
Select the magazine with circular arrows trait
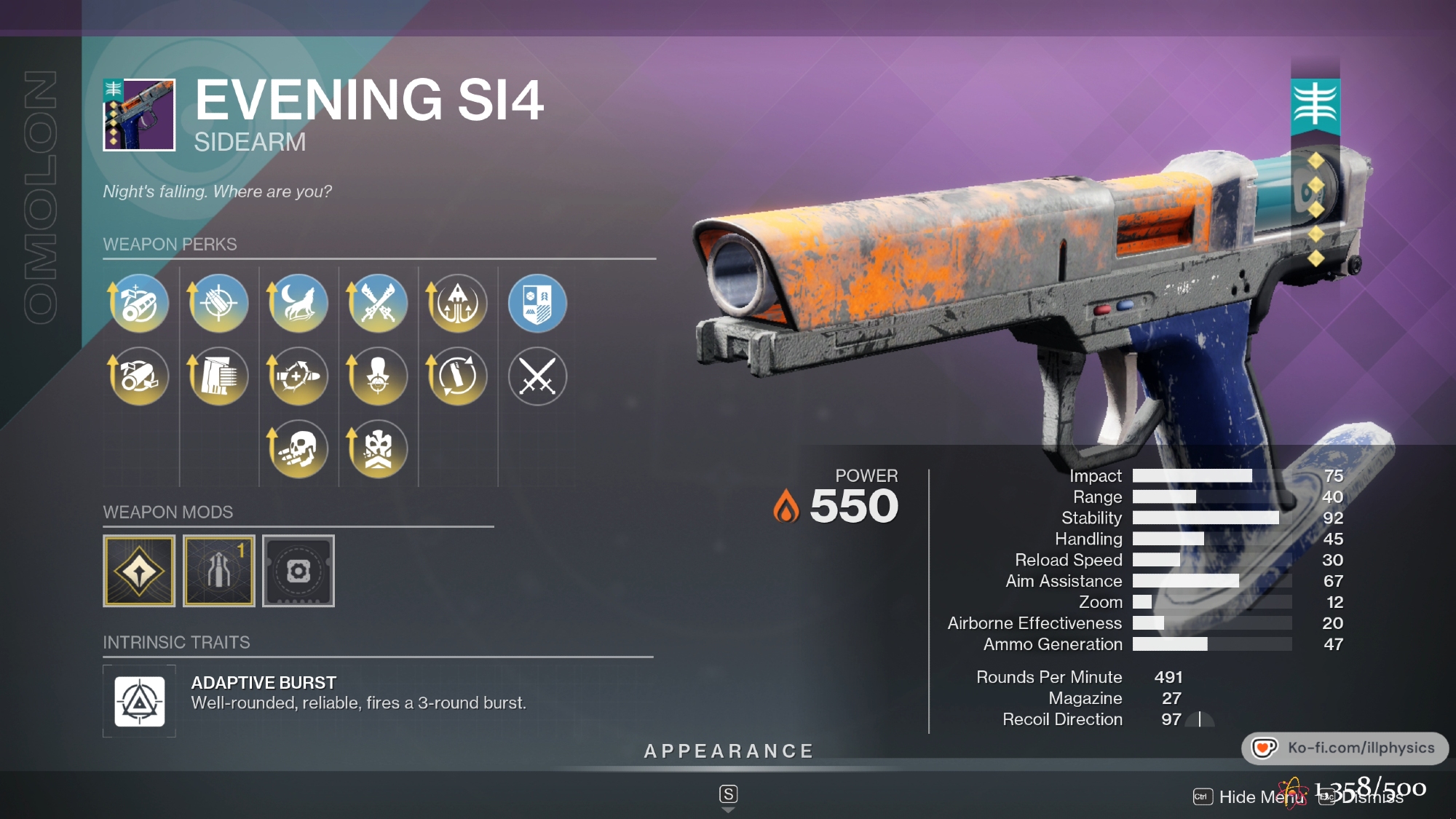(x=457, y=376)
